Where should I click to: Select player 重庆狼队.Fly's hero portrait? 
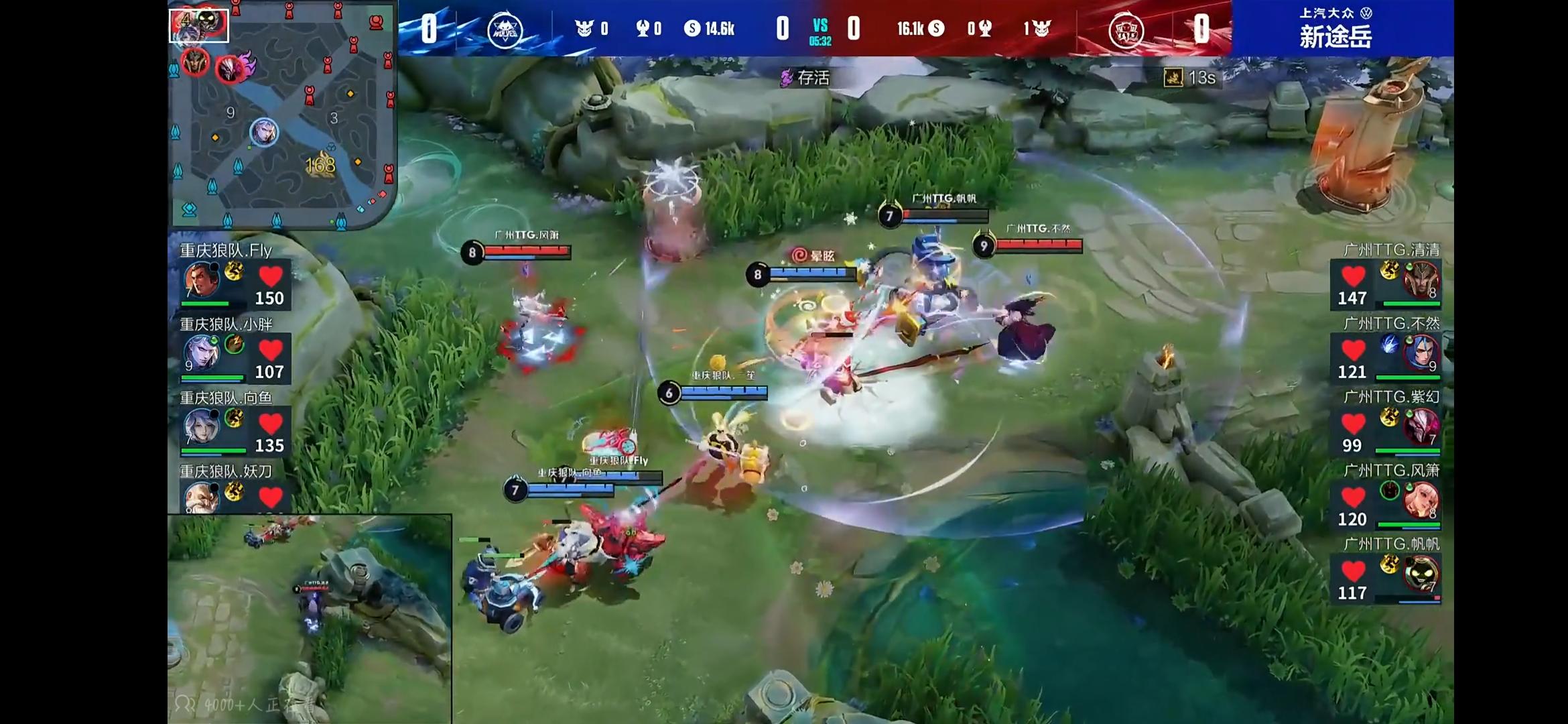(x=202, y=280)
